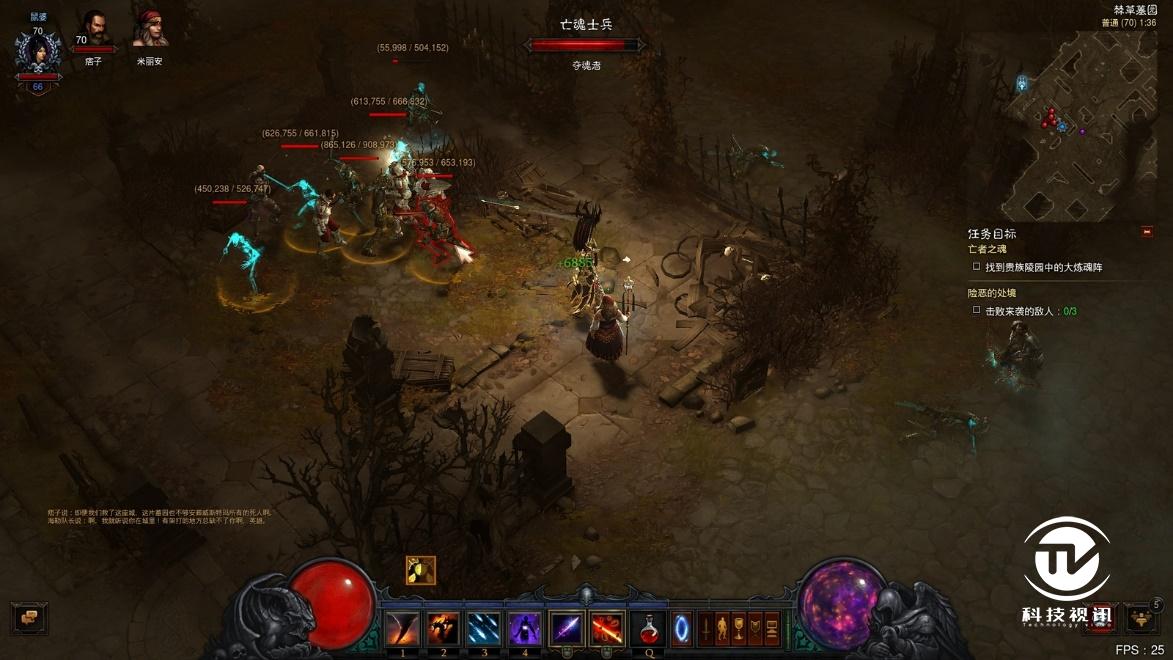Select the 米丽安 companion portrait
Viewport: 1173px width, 660px height.
click(x=149, y=30)
